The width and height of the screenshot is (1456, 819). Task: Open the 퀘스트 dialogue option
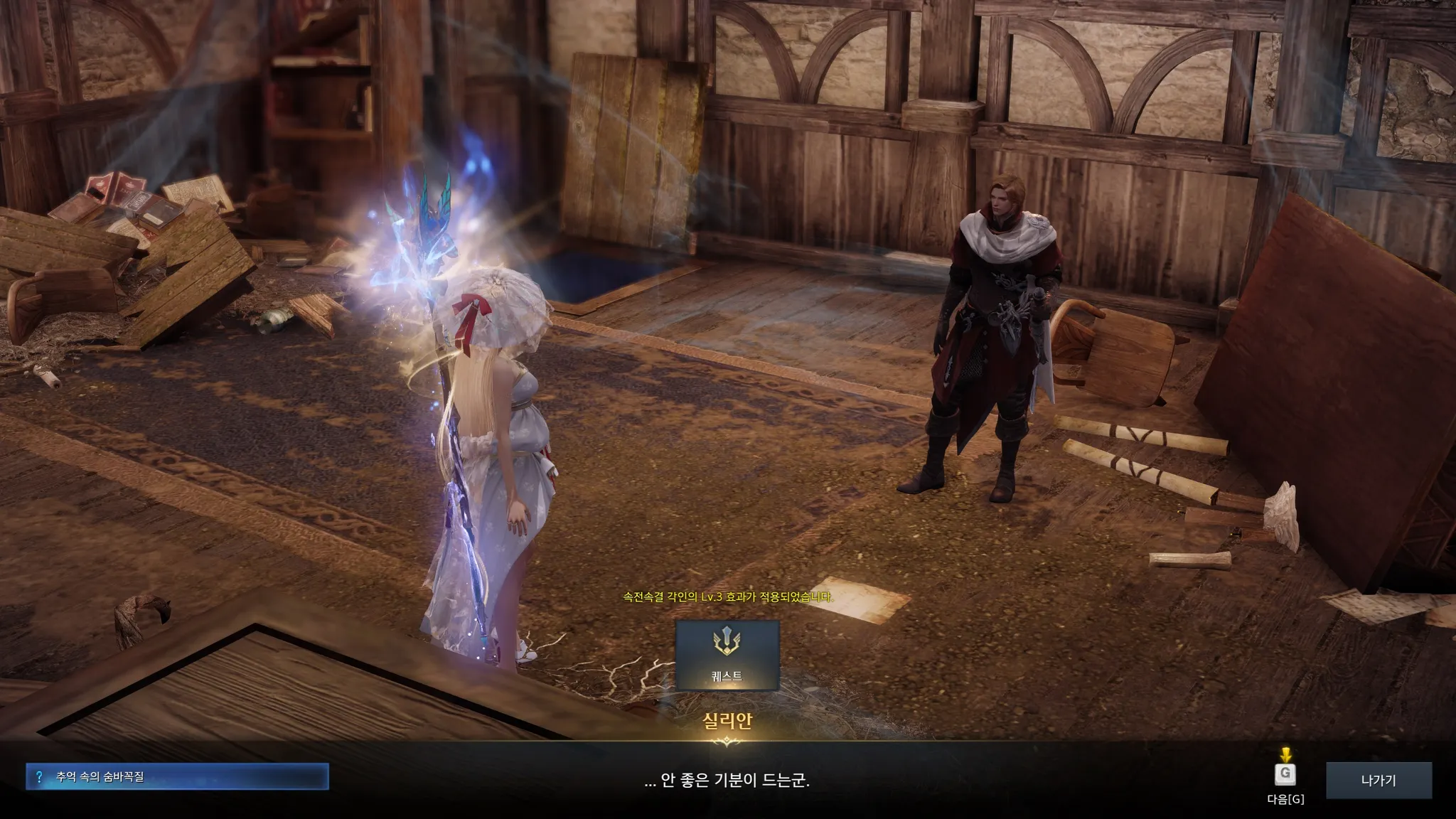(x=727, y=655)
